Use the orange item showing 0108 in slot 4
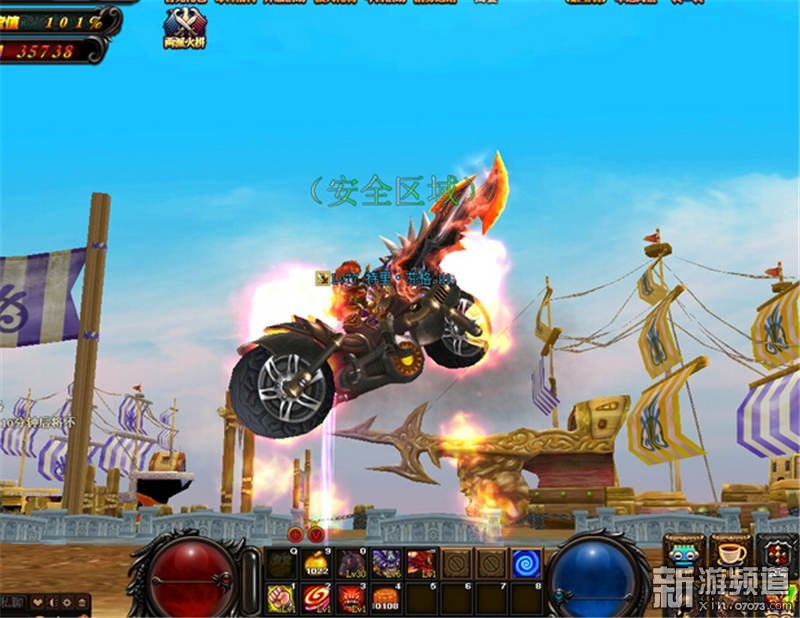This screenshot has height=618, width=800. (x=386, y=598)
